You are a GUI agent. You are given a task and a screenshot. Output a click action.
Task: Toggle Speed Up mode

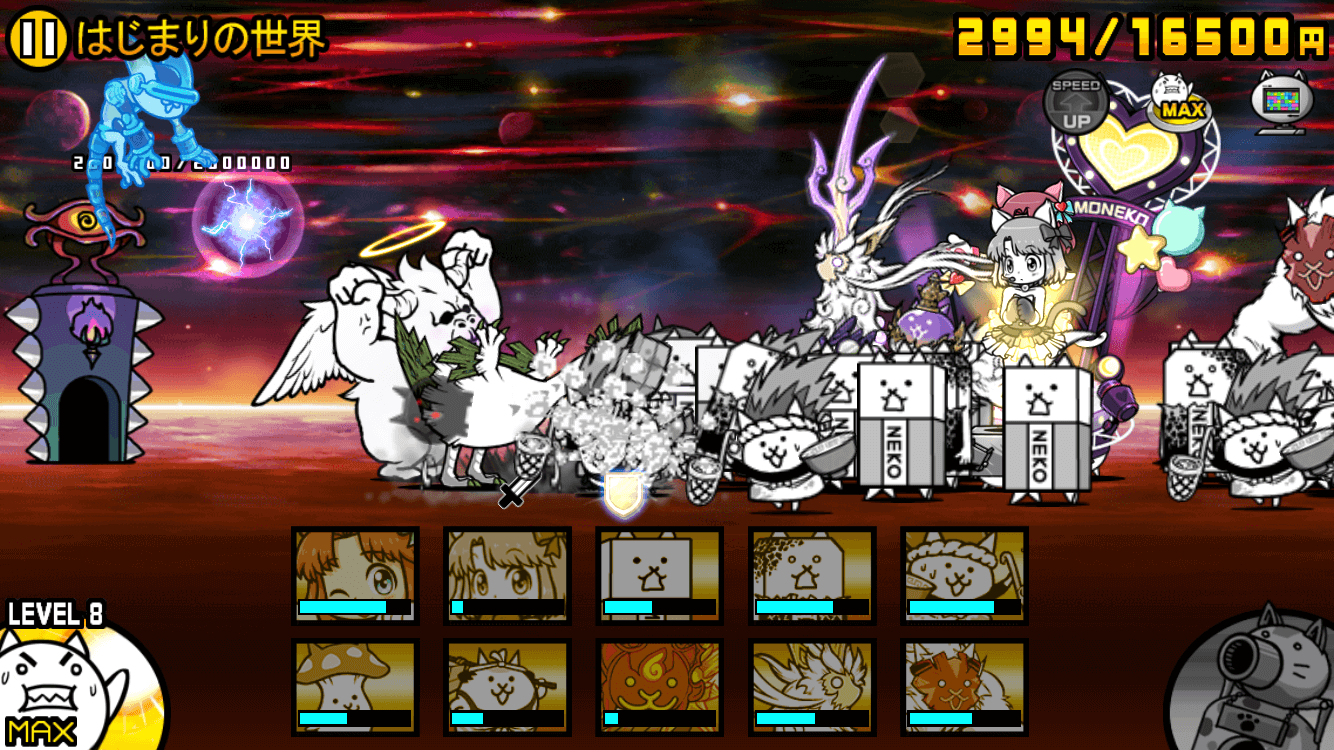(1073, 100)
